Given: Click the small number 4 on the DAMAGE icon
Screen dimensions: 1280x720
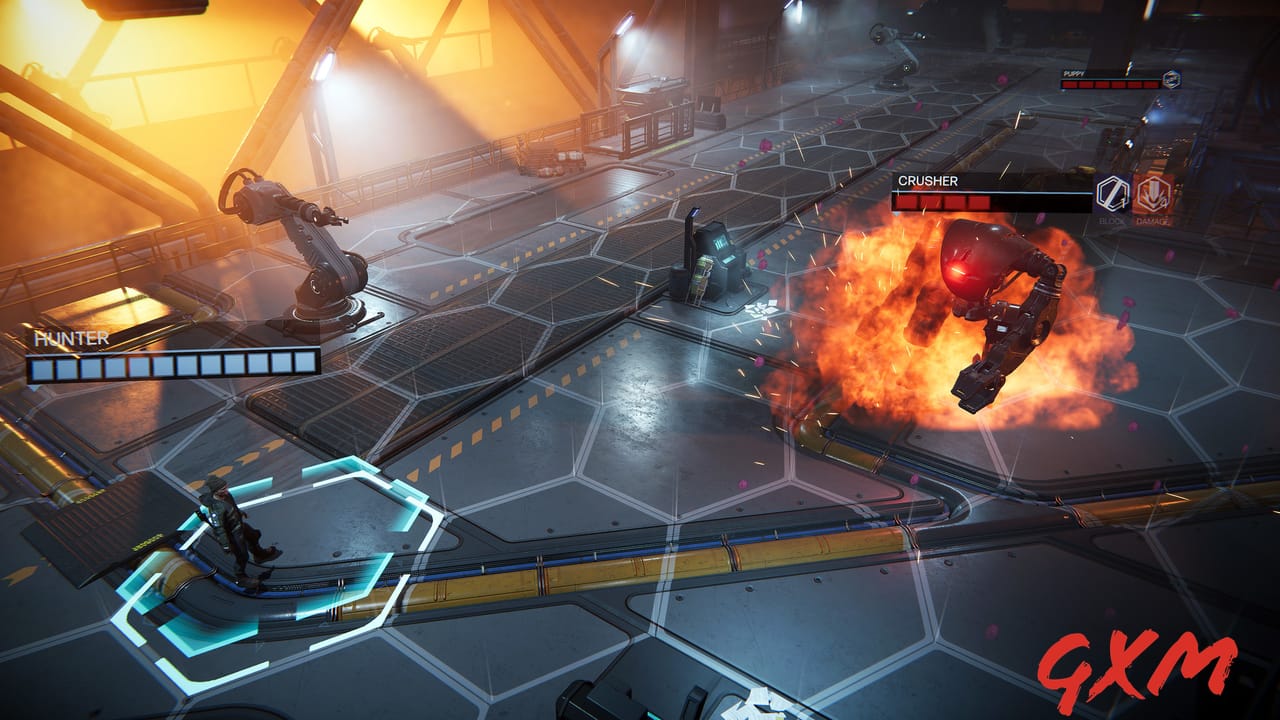Looking at the screenshot, I should (1165, 202).
